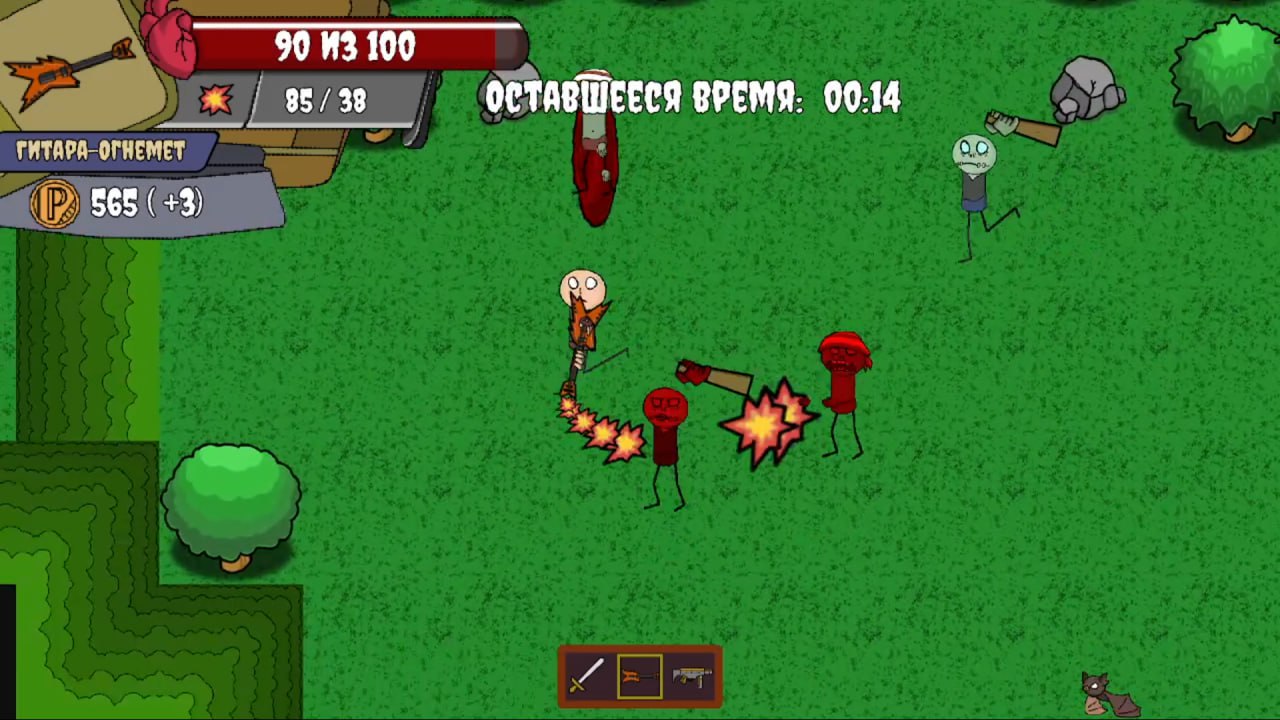Screen dimensions: 1280x720
Task: Click the player character firing flames
Action: (x=585, y=310)
